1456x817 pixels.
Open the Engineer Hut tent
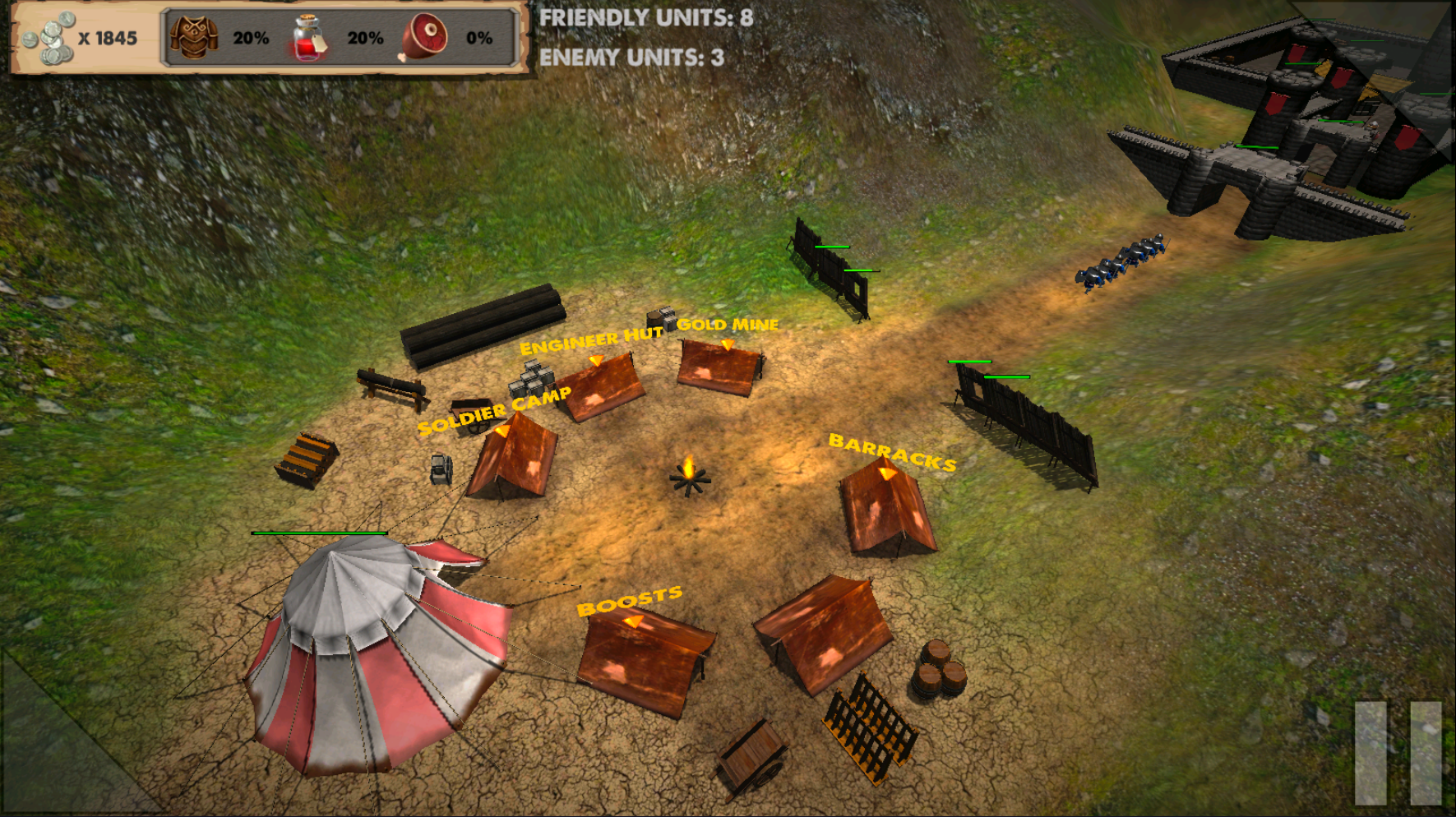click(601, 388)
